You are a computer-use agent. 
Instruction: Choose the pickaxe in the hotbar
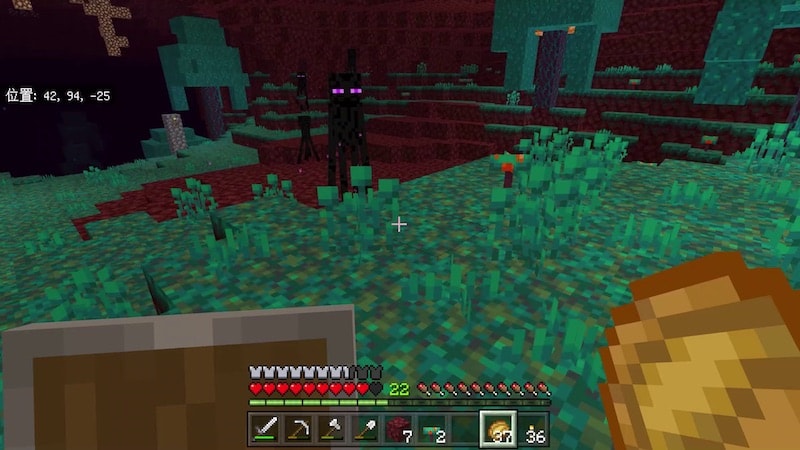(298, 429)
